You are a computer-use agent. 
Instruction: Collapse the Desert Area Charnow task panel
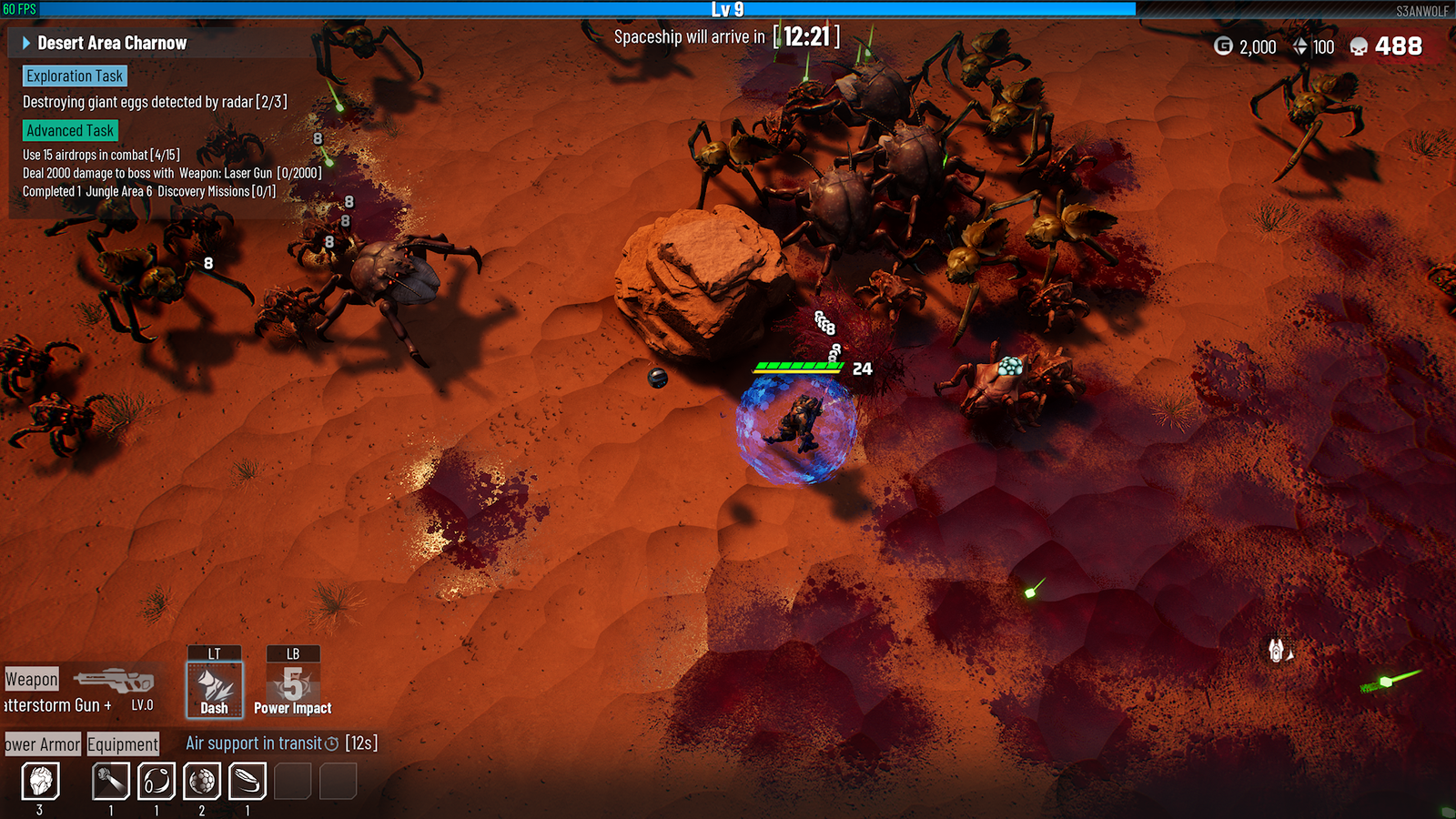point(26,43)
